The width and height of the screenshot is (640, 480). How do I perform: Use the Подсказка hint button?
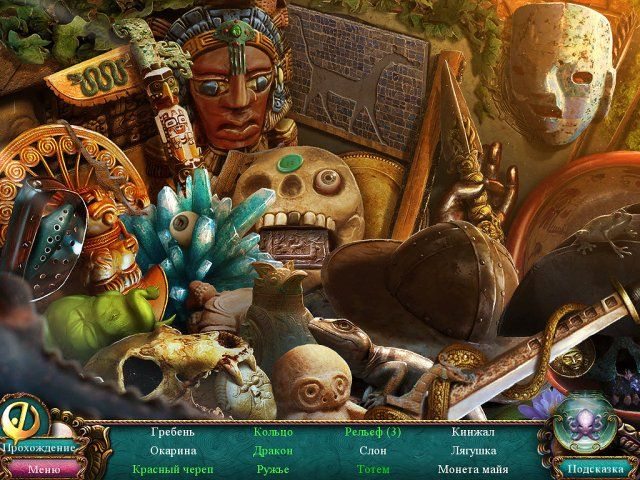tap(594, 467)
